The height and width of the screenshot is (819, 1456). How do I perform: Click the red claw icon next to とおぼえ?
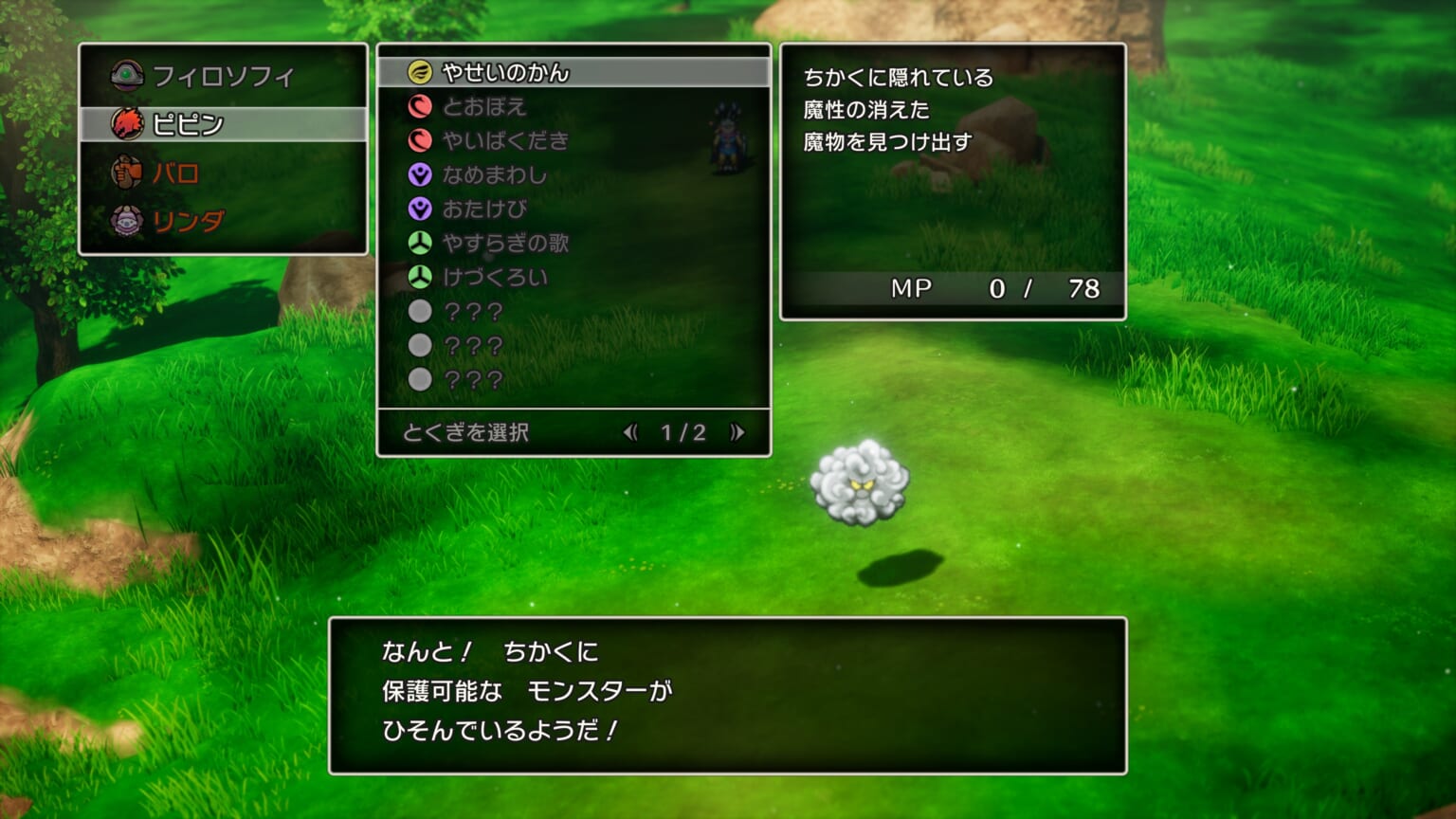[418, 107]
